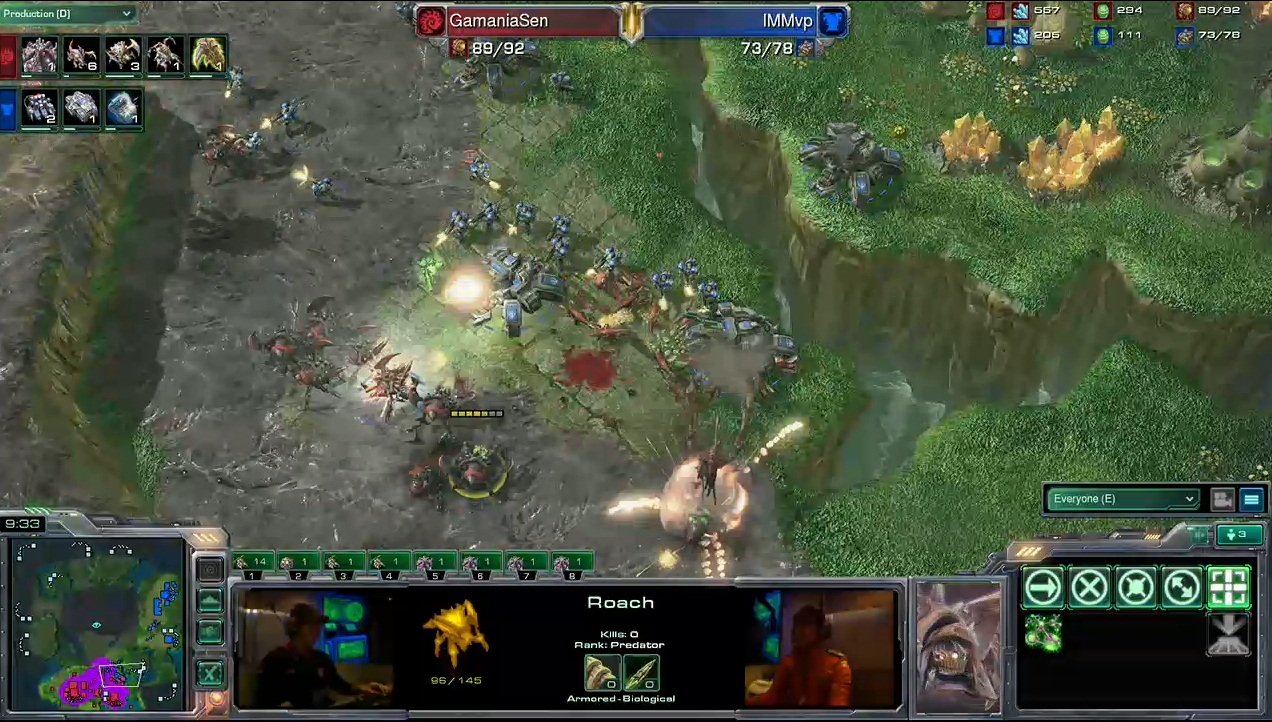Select control group 1 with 14 units
Image resolution: width=1272 pixels, height=722 pixels.
pyautogui.click(x=252, y=563)
